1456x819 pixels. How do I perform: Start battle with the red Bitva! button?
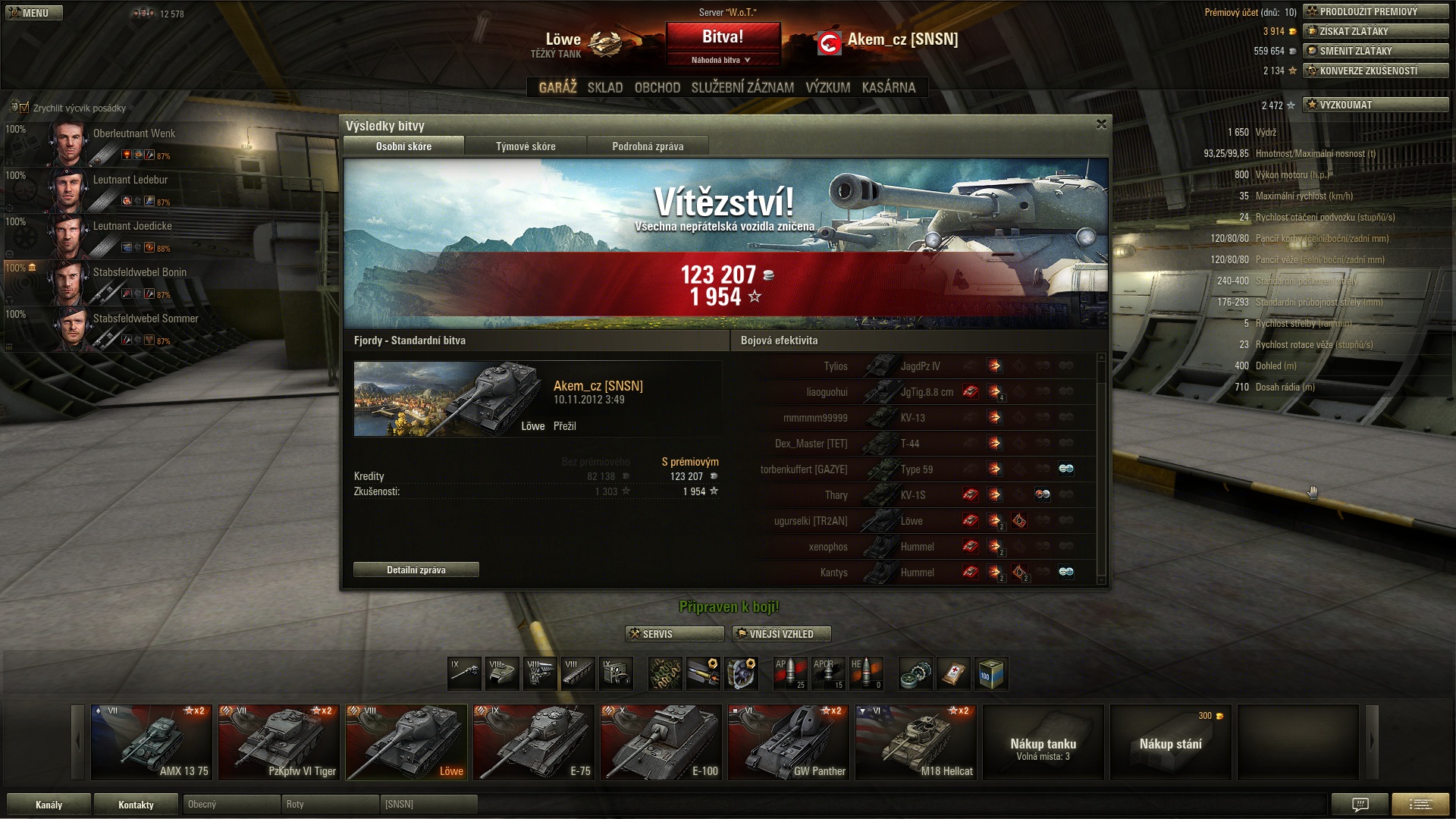pyautogui.click(x=723, y=37)
